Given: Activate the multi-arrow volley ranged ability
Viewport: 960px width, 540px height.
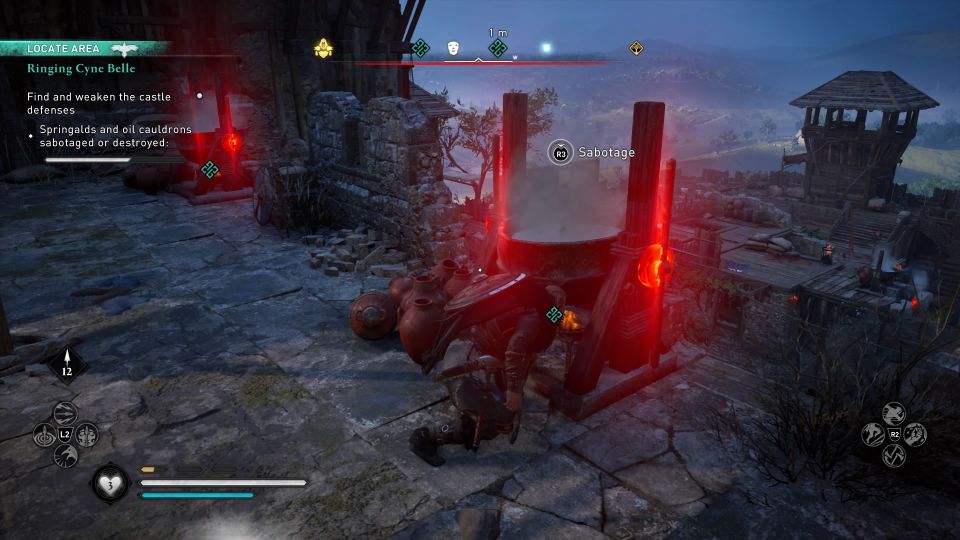Looking at the screenshot, I should point(66,414).
